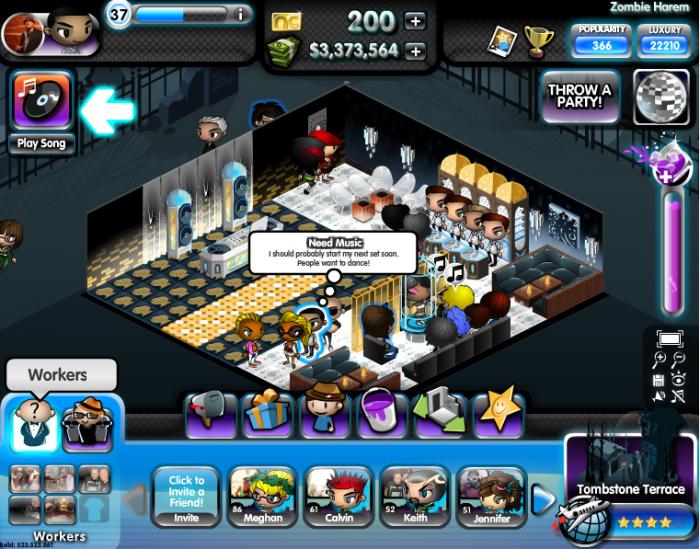
Task: Zoom in with the magnifier plus icon
Action: point(660,359)
